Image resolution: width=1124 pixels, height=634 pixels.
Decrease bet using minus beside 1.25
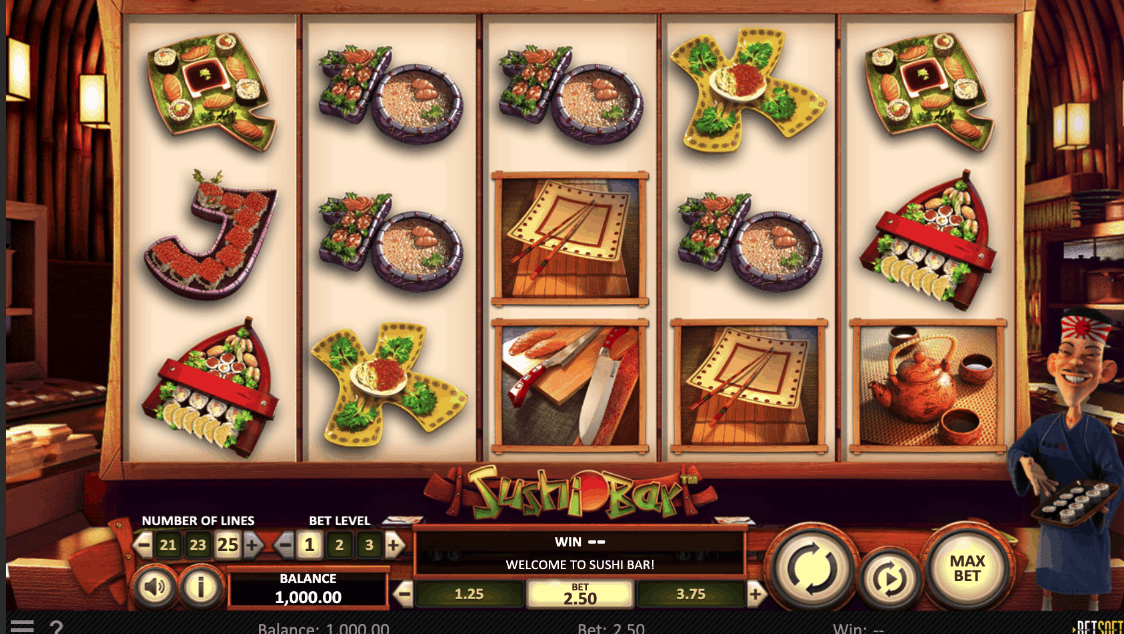pos(404,594)
